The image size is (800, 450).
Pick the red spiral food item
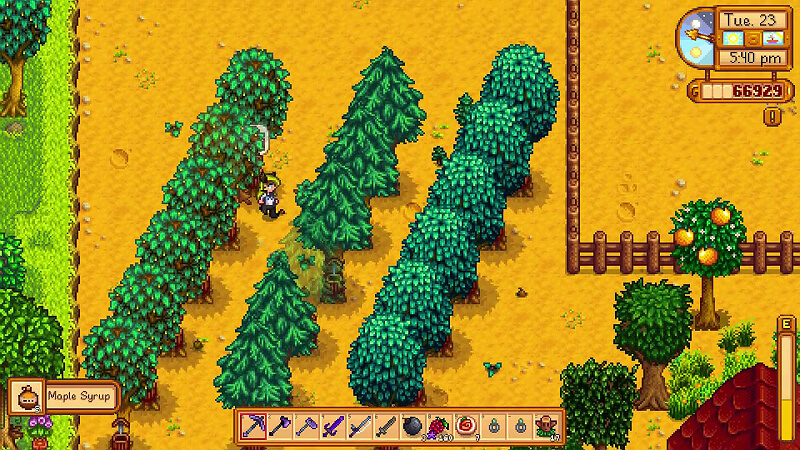(466, 426)
